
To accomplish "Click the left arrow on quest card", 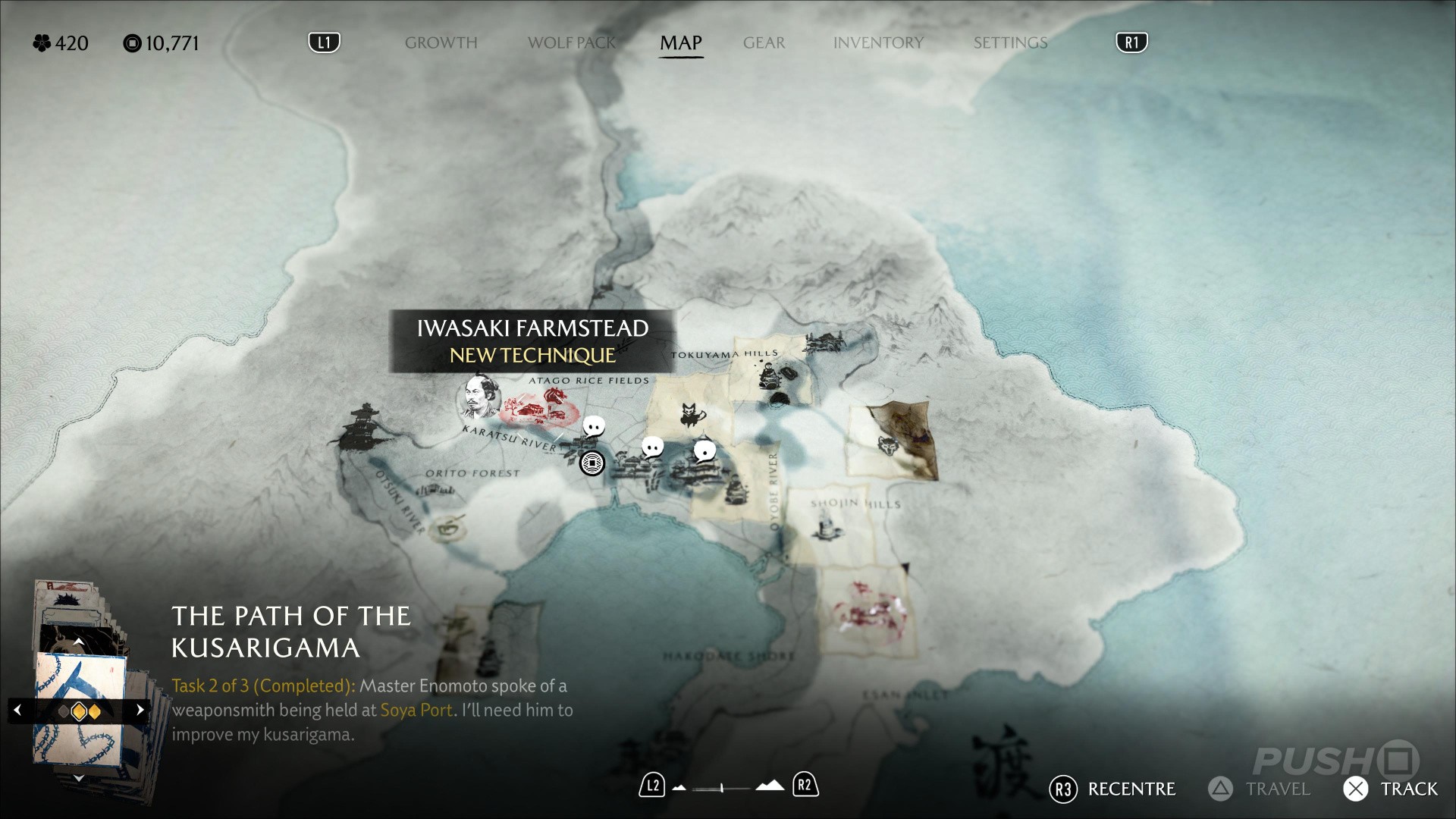I will (17, 711).
